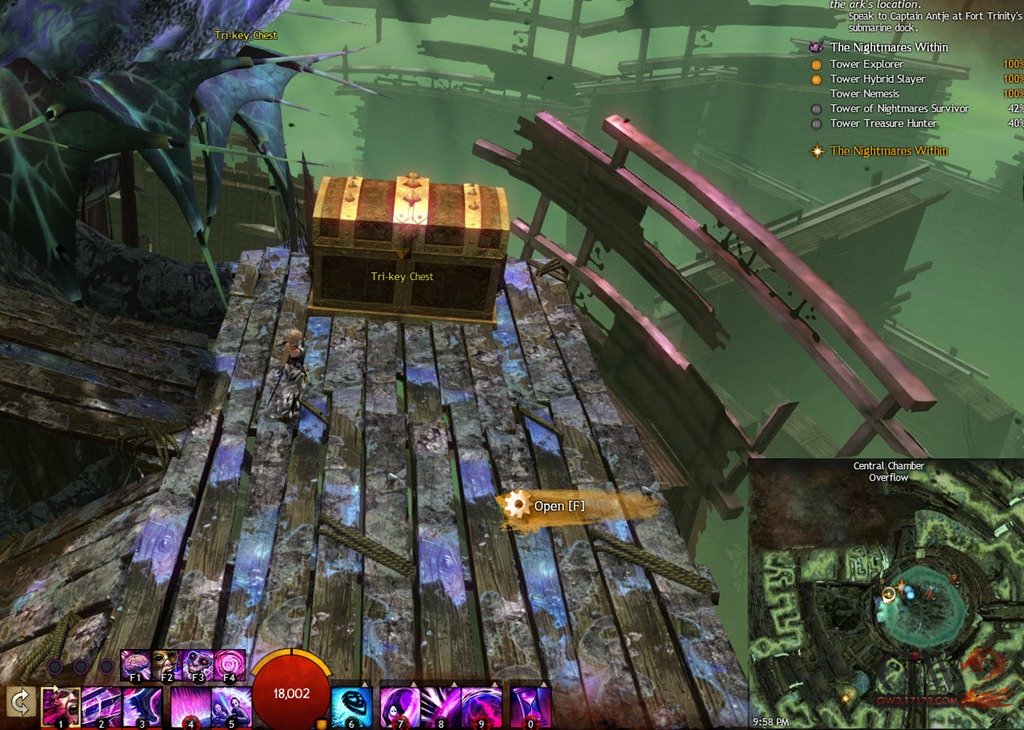Activate the screaming face skill in slot 1
This screenshot has width=1024, height=730.
pos(60,705)
